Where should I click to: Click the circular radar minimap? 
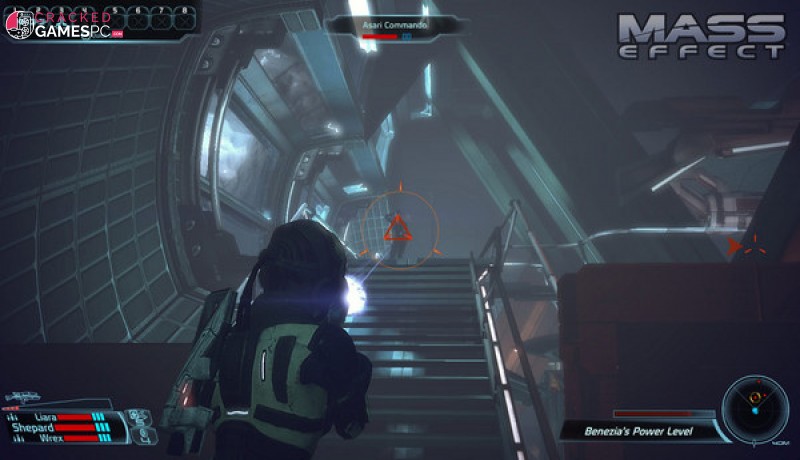(x=755, y=405)
